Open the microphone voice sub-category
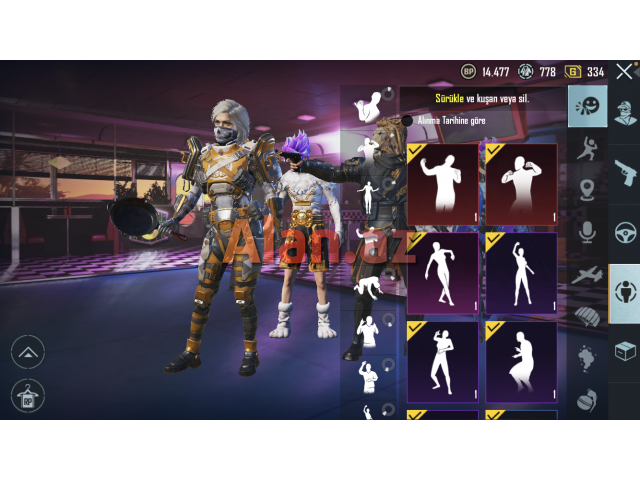The height and width of the screenshot is (480, 640). point(587,232)
